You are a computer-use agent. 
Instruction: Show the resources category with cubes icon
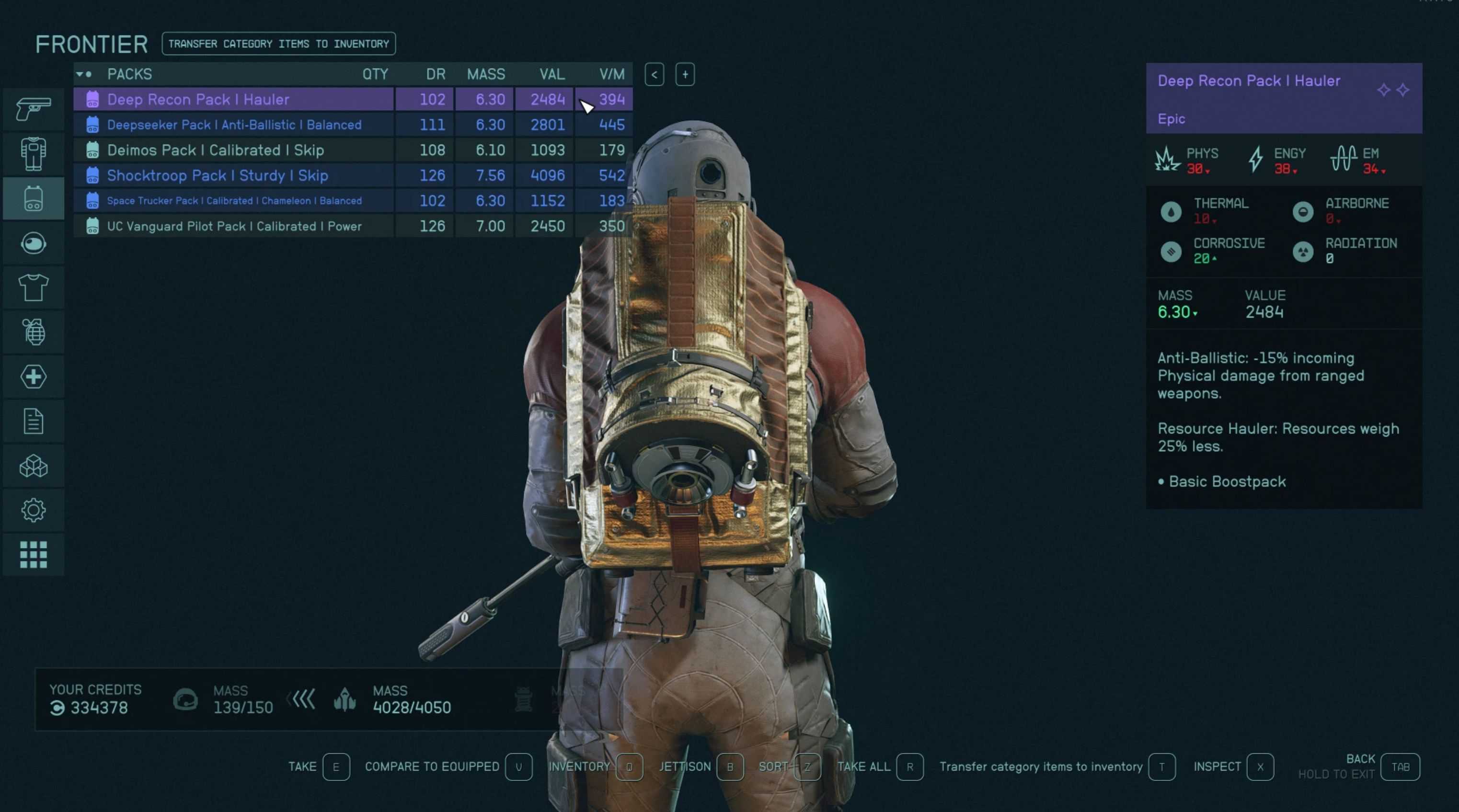point(34,466)
